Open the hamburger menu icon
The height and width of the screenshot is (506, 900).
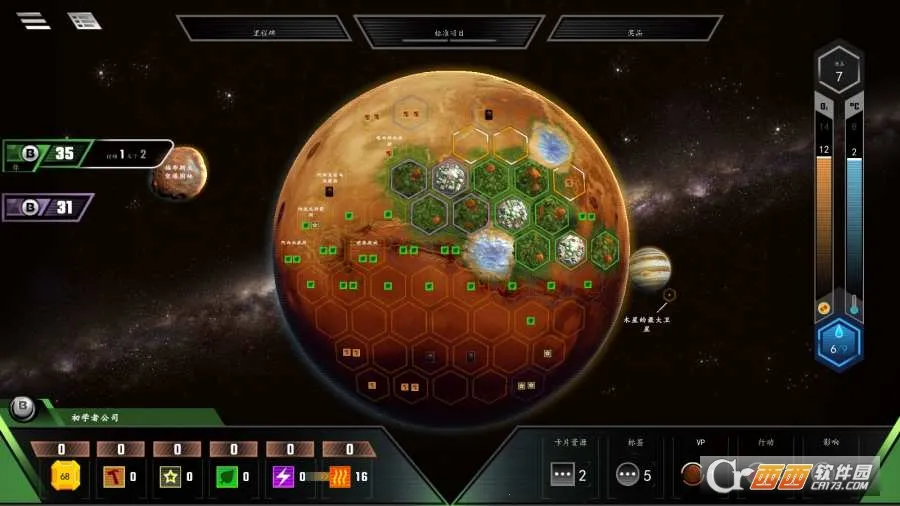pos(33,20)
